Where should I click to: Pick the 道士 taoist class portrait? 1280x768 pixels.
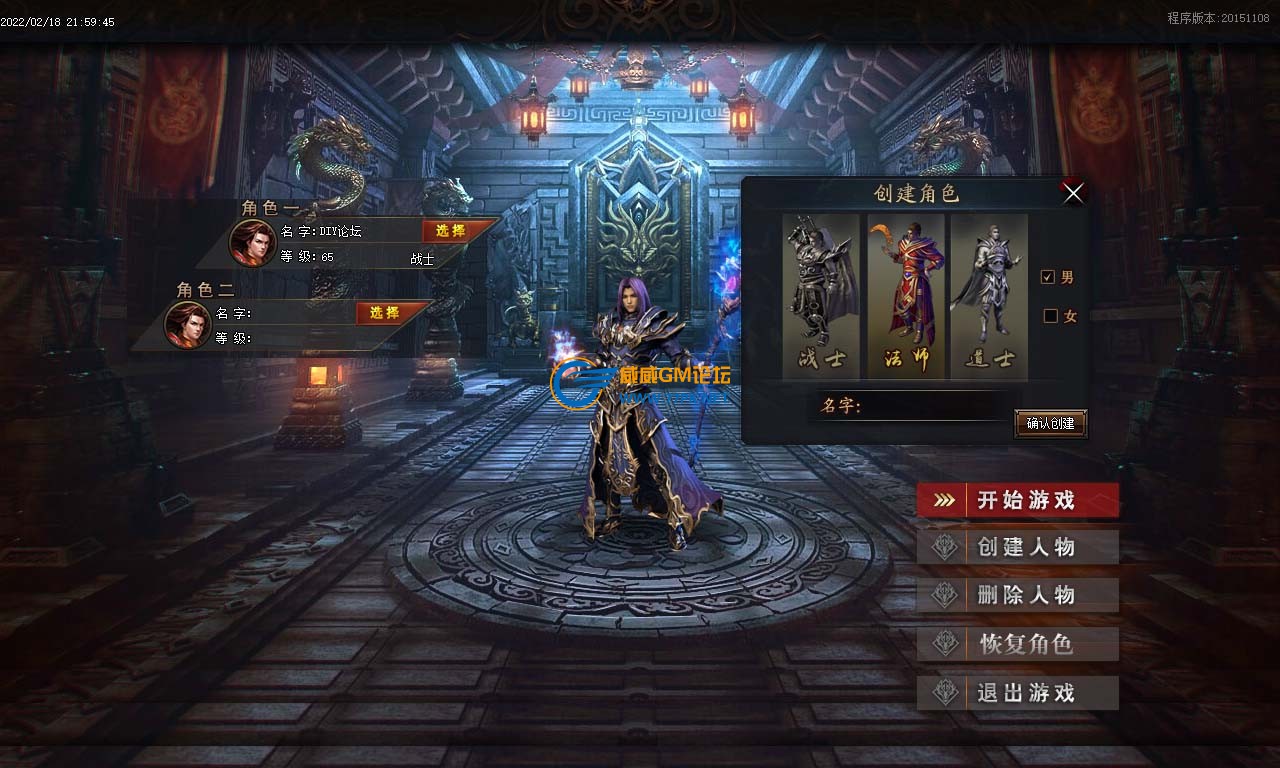click(x=989, y=294)
